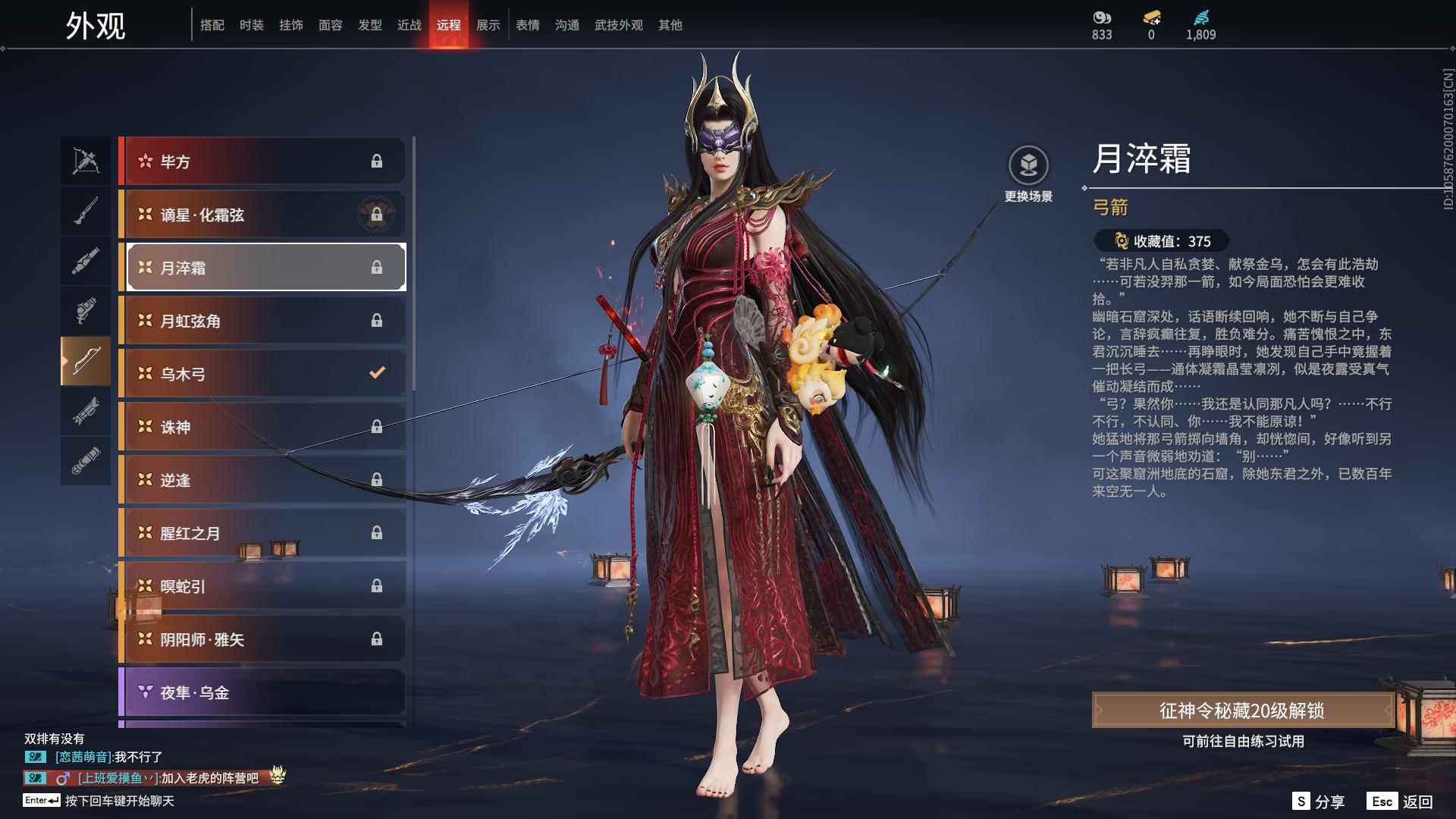Click the gold ingot currency icon
This screenshot has width=1456, height=819.
coord(1150,18)
